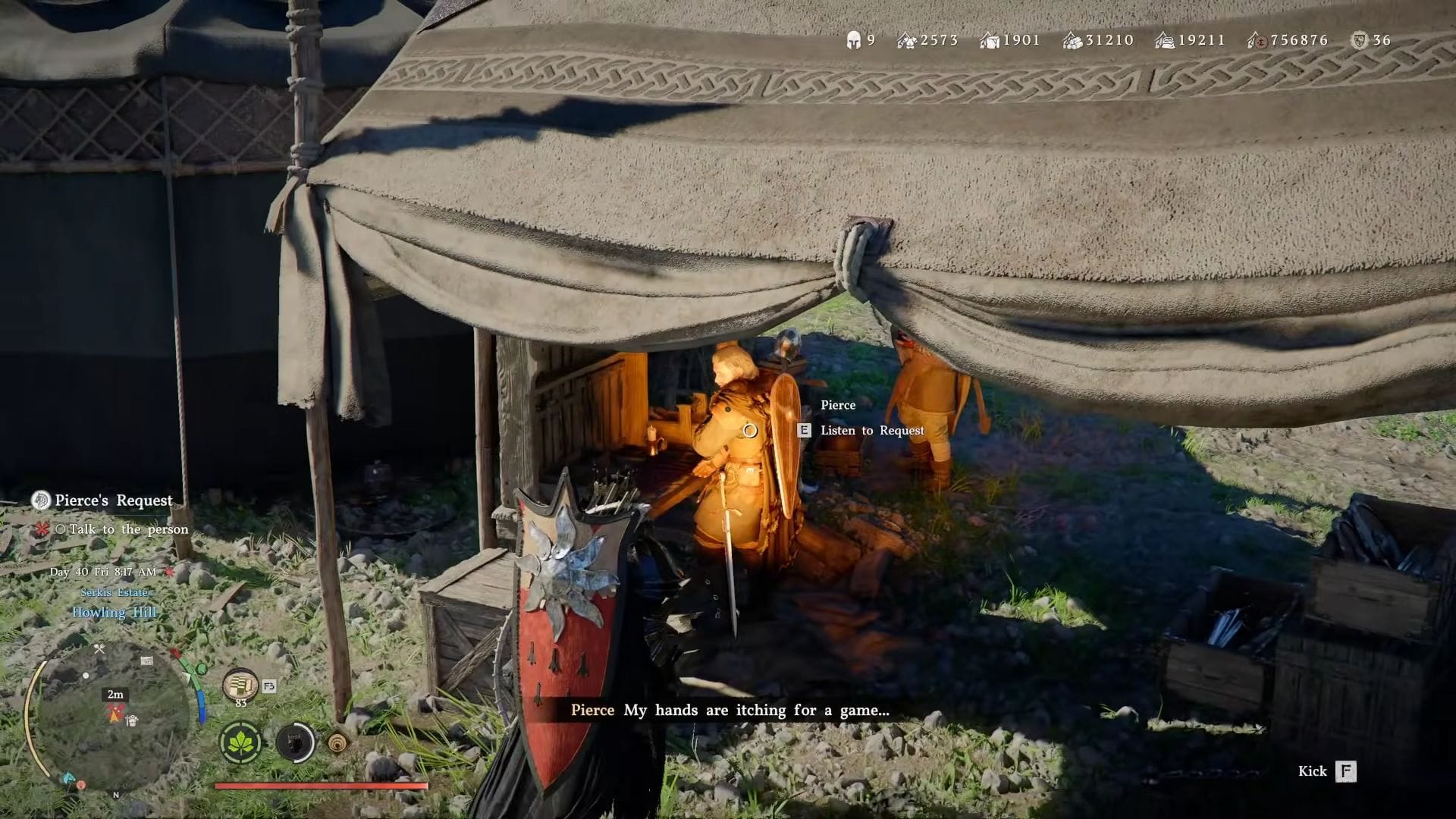Image resolution: width=1456 pixels, height=819 pixels.
Task: Click the shield crest icon beside 36
Action: click(1360, 40)
